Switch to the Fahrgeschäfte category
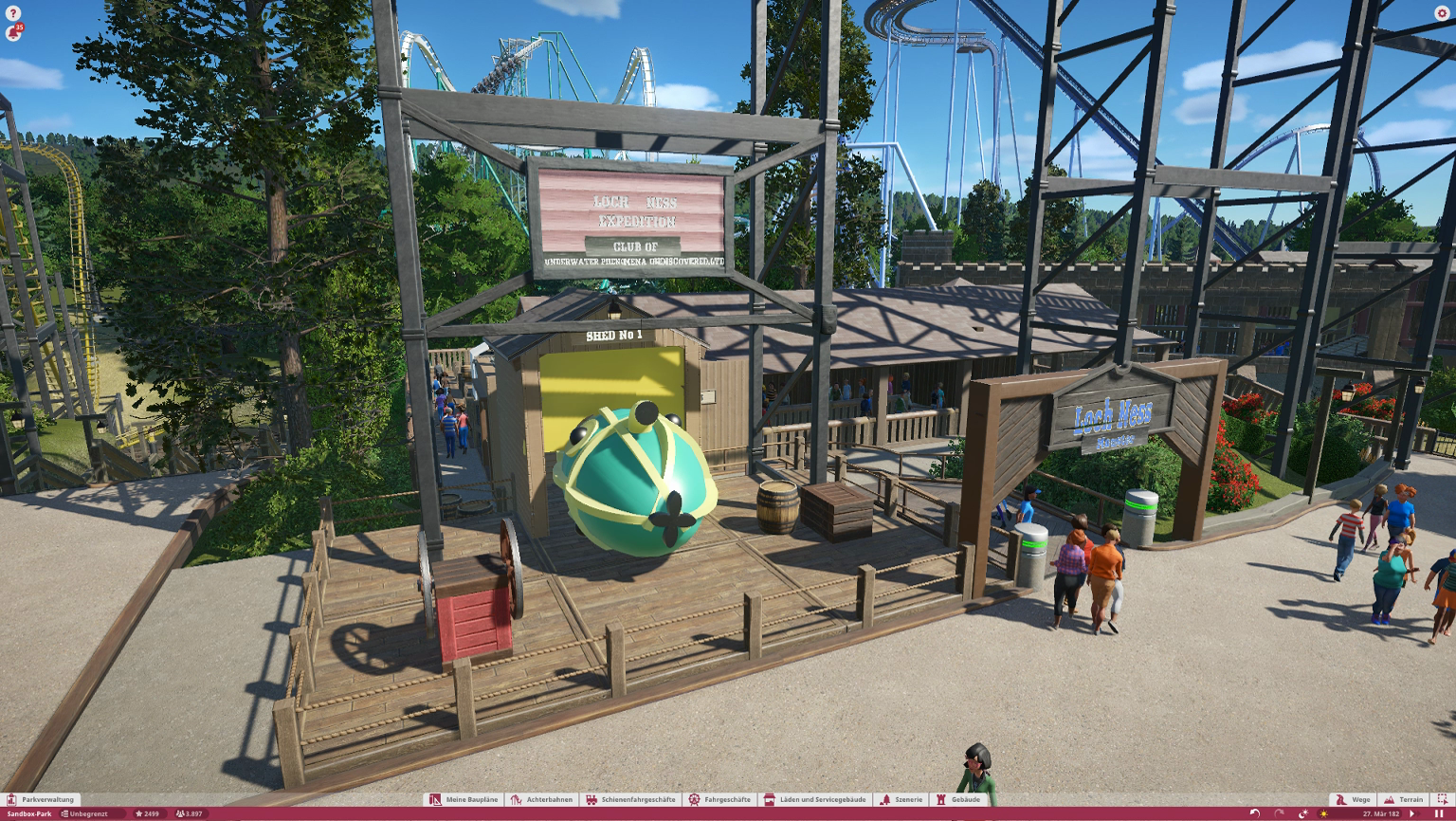This screenshot has height=821, width=1456. pos(719,800)
